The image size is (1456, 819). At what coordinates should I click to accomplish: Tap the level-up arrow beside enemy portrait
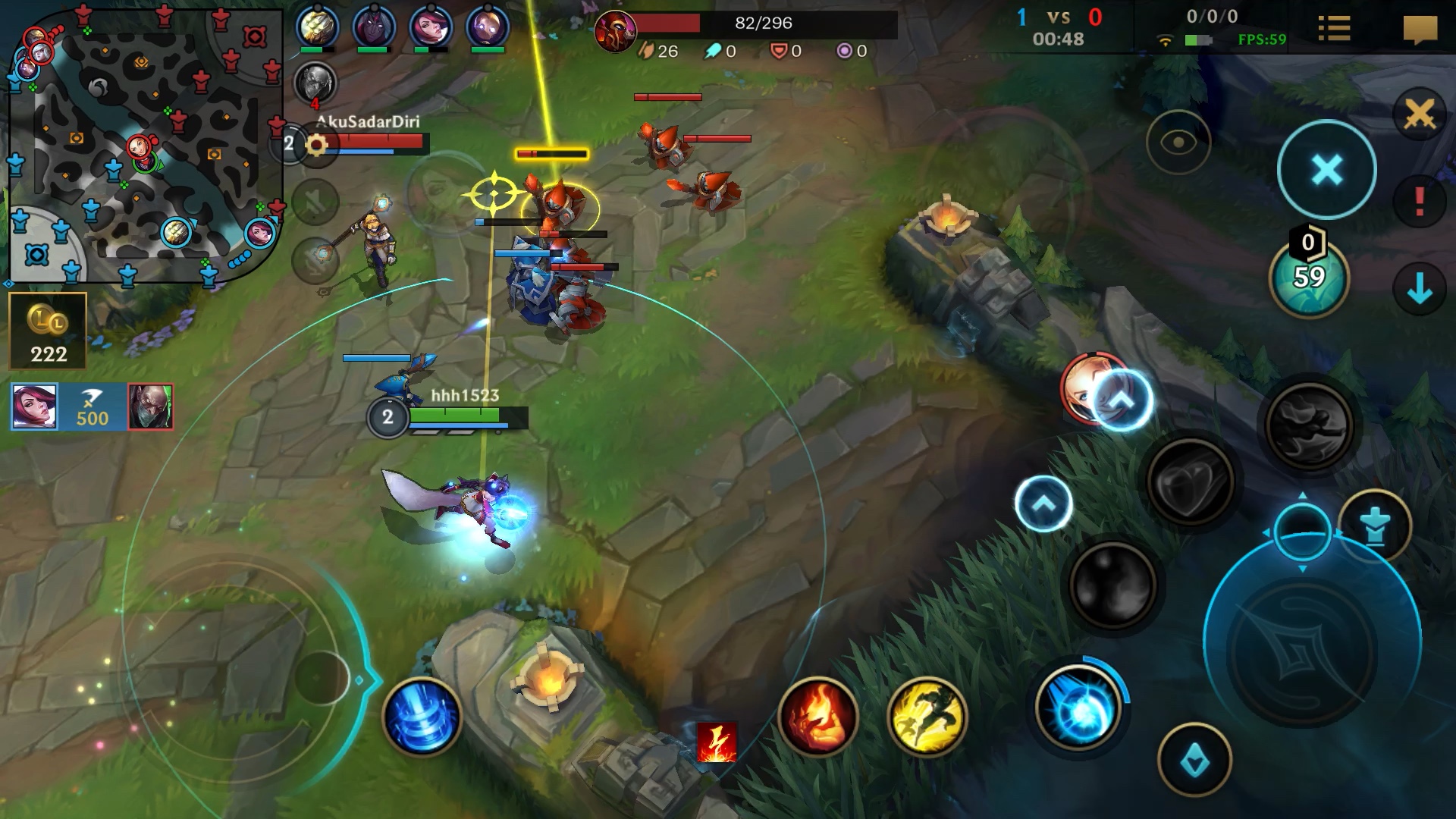point(1122,400)
